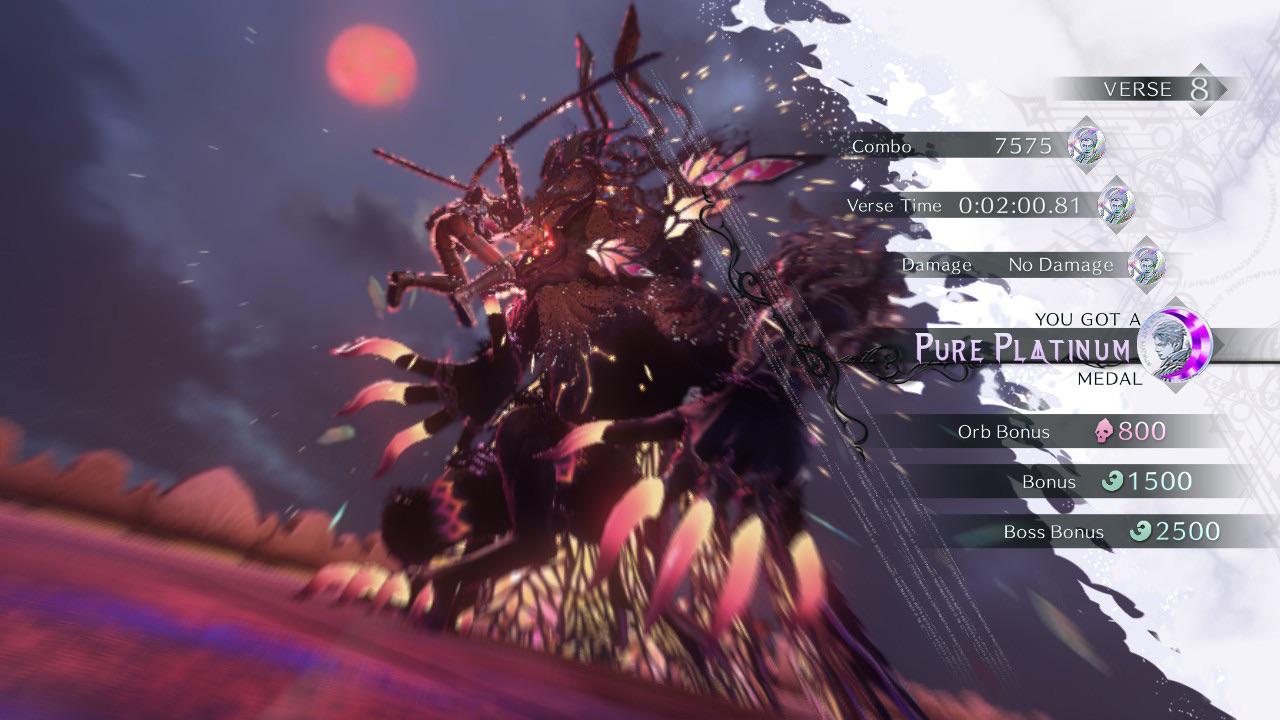Expand the Verse 8 header banner

(x=1140, y=89)
